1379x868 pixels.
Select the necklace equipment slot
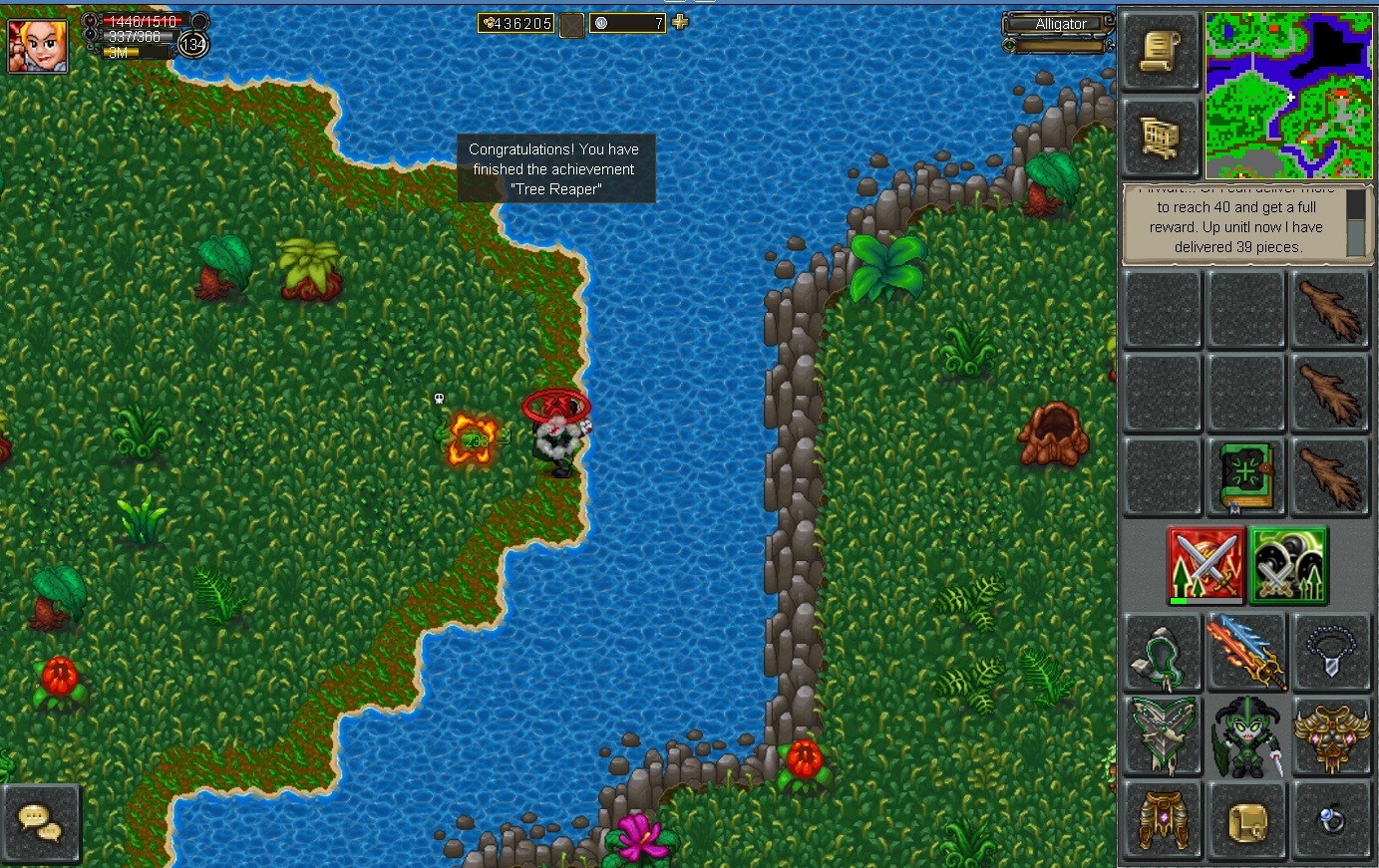[1330, 652]
